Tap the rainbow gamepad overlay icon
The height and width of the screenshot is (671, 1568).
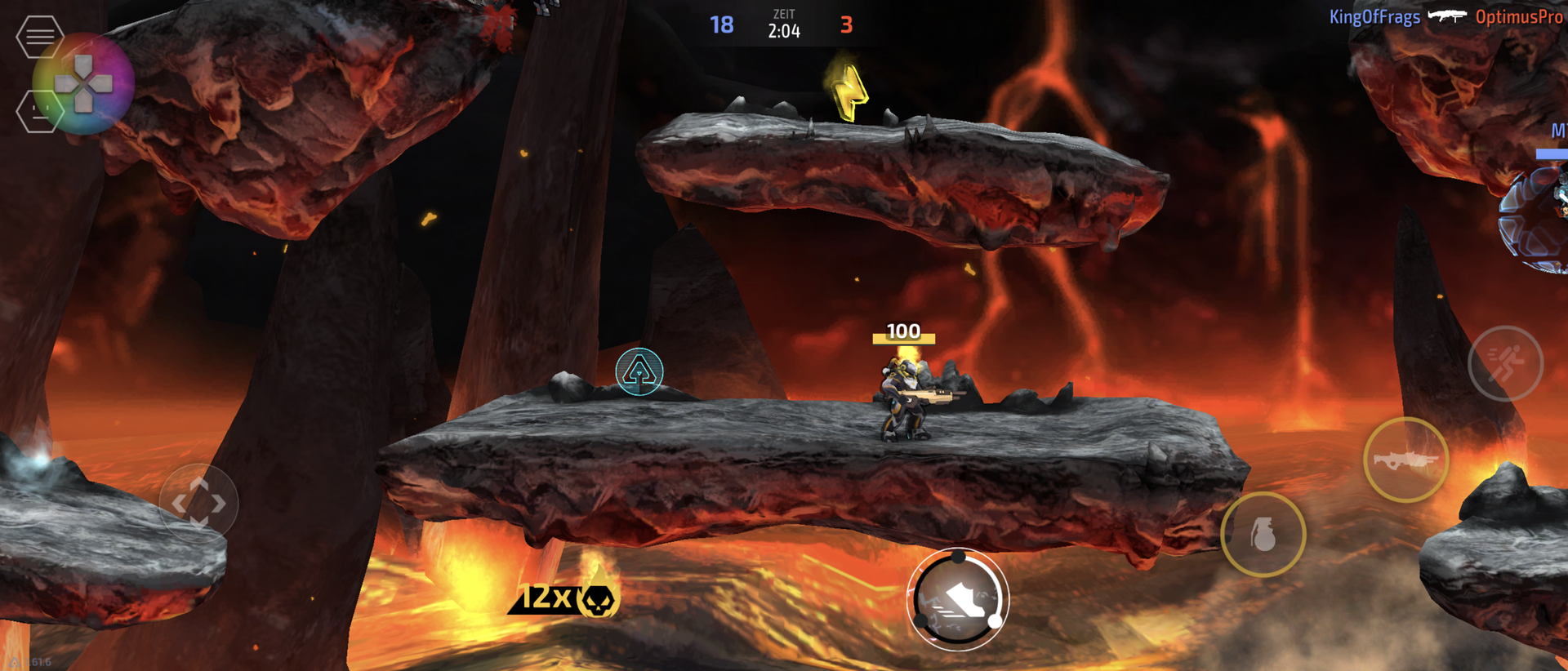[84, 83]
